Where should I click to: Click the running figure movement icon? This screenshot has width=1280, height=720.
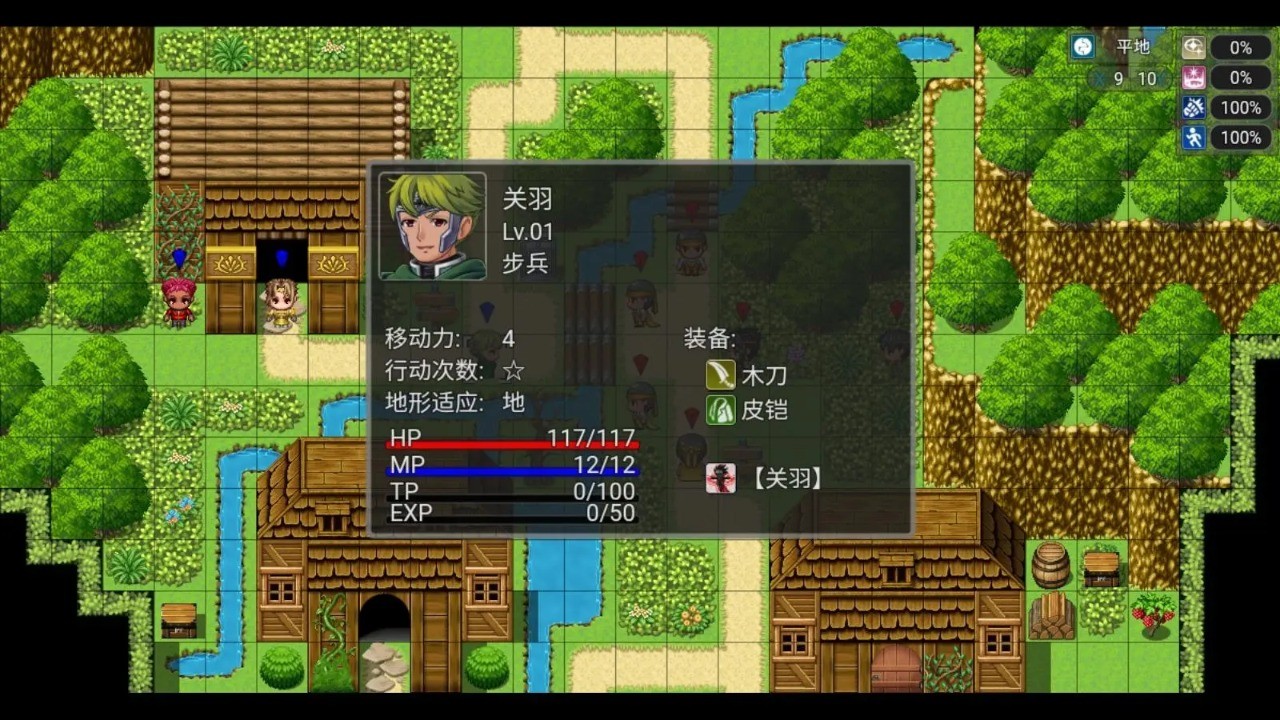(1194, 137)
